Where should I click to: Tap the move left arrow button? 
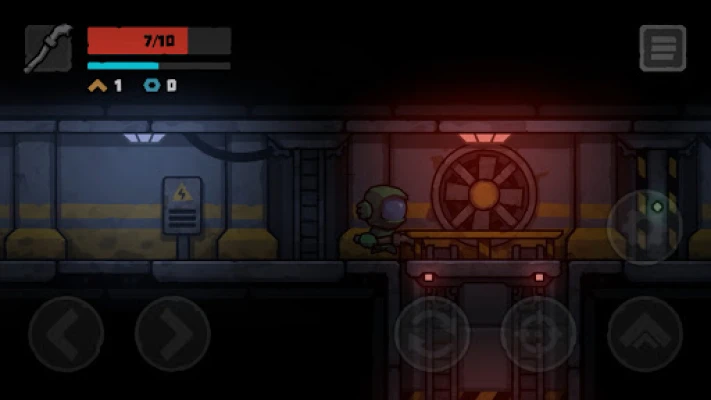point(66,334)
